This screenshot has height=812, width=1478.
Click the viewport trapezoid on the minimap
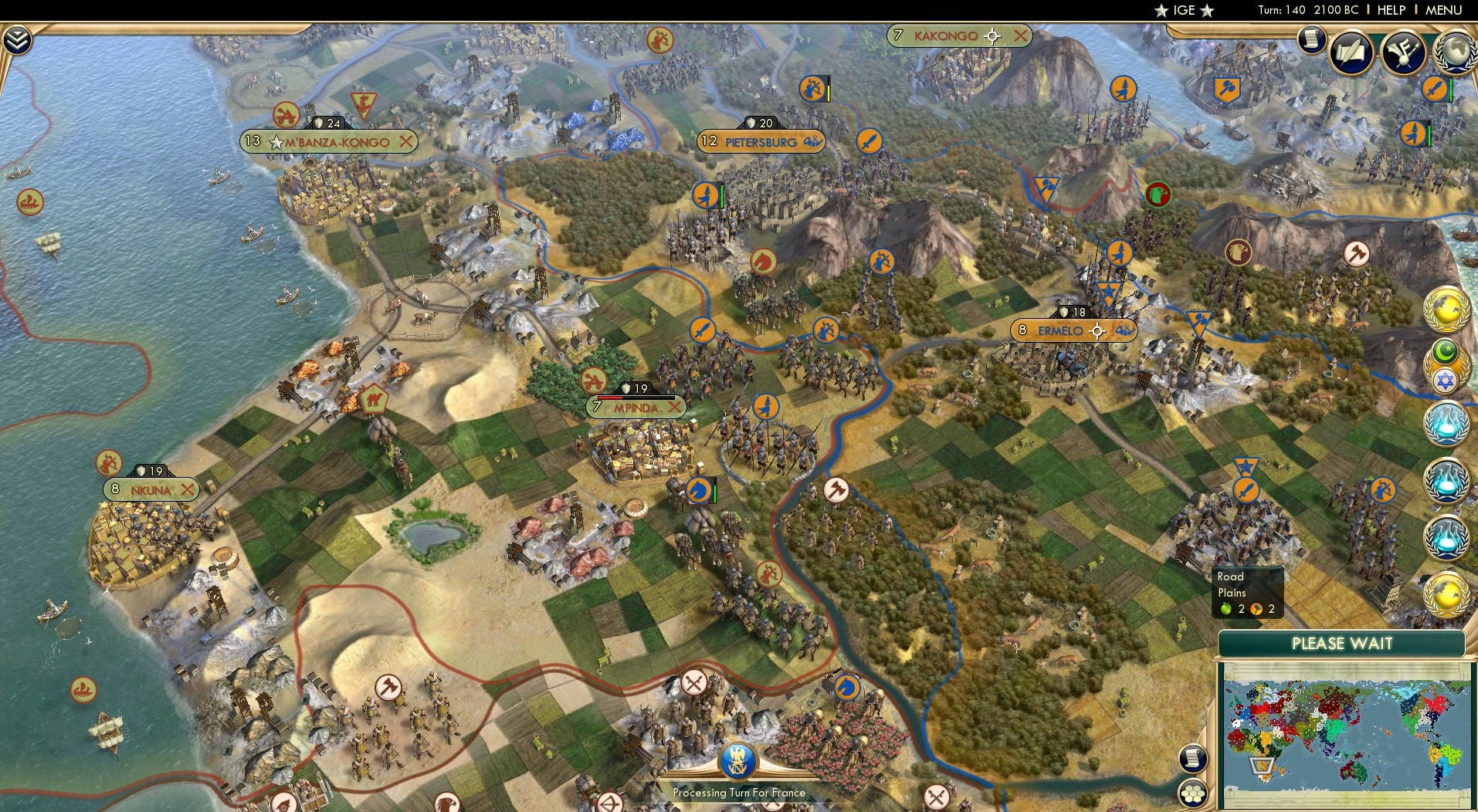[1260, 766]
